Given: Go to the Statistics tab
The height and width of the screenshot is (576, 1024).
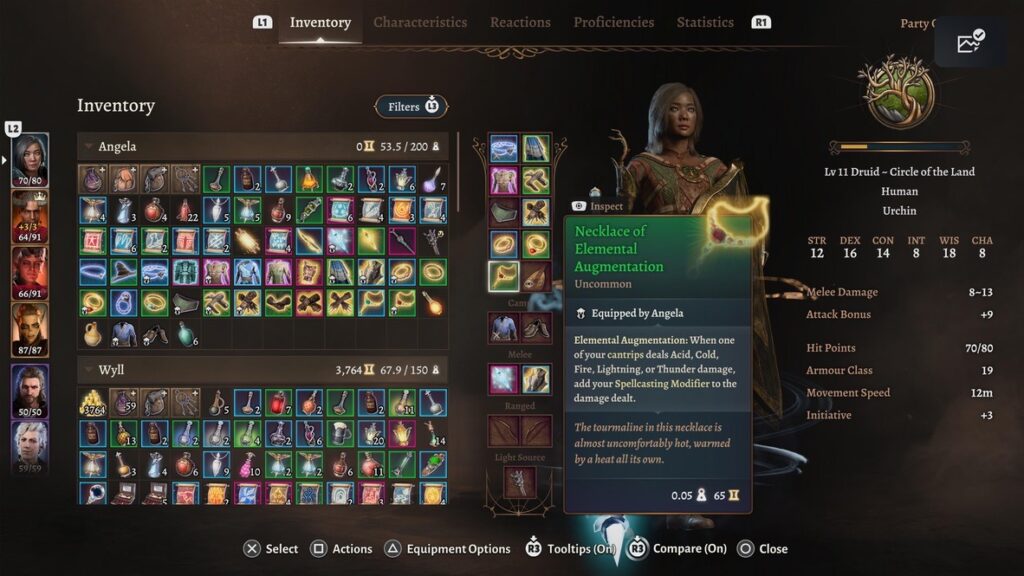Looking at the screenshot, I should (705, 22).
